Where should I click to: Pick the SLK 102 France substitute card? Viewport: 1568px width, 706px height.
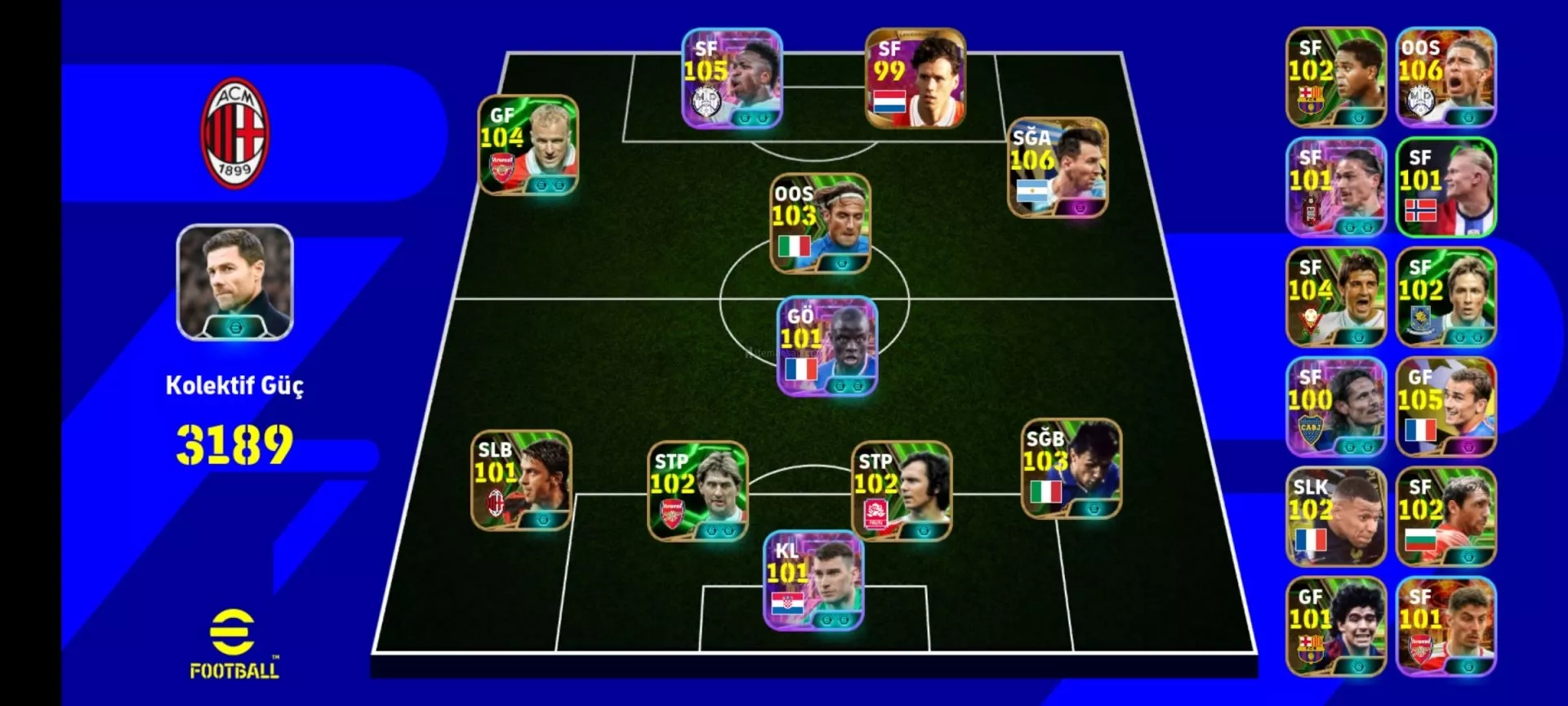tap(1336, 517)
